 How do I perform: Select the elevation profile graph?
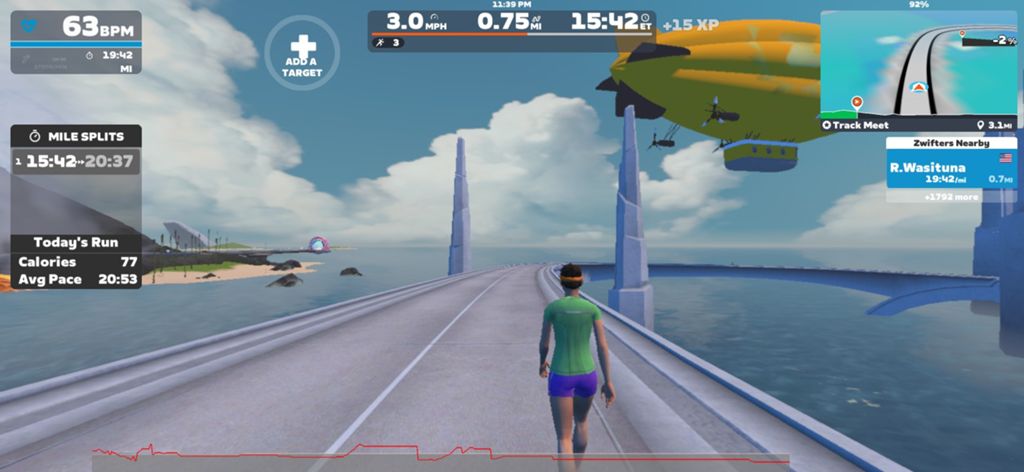tap(440, 456)
